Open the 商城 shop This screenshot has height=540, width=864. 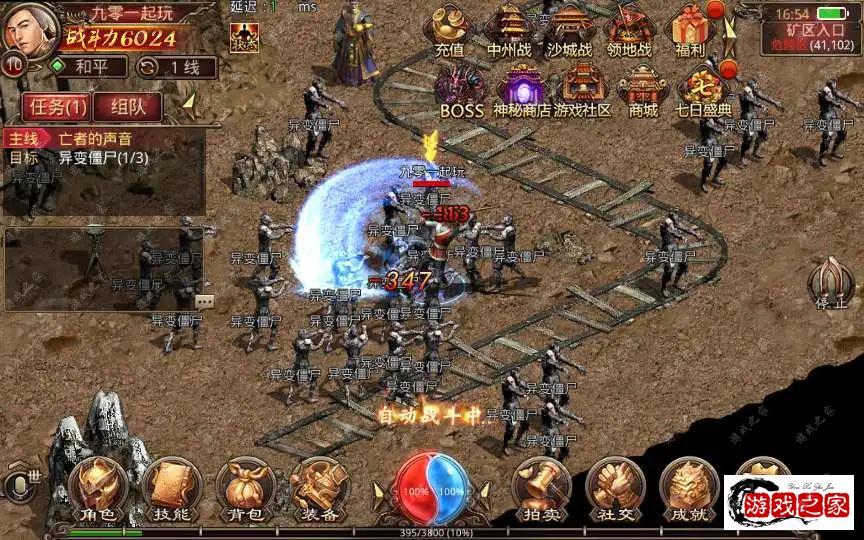(x=642, y=88)
